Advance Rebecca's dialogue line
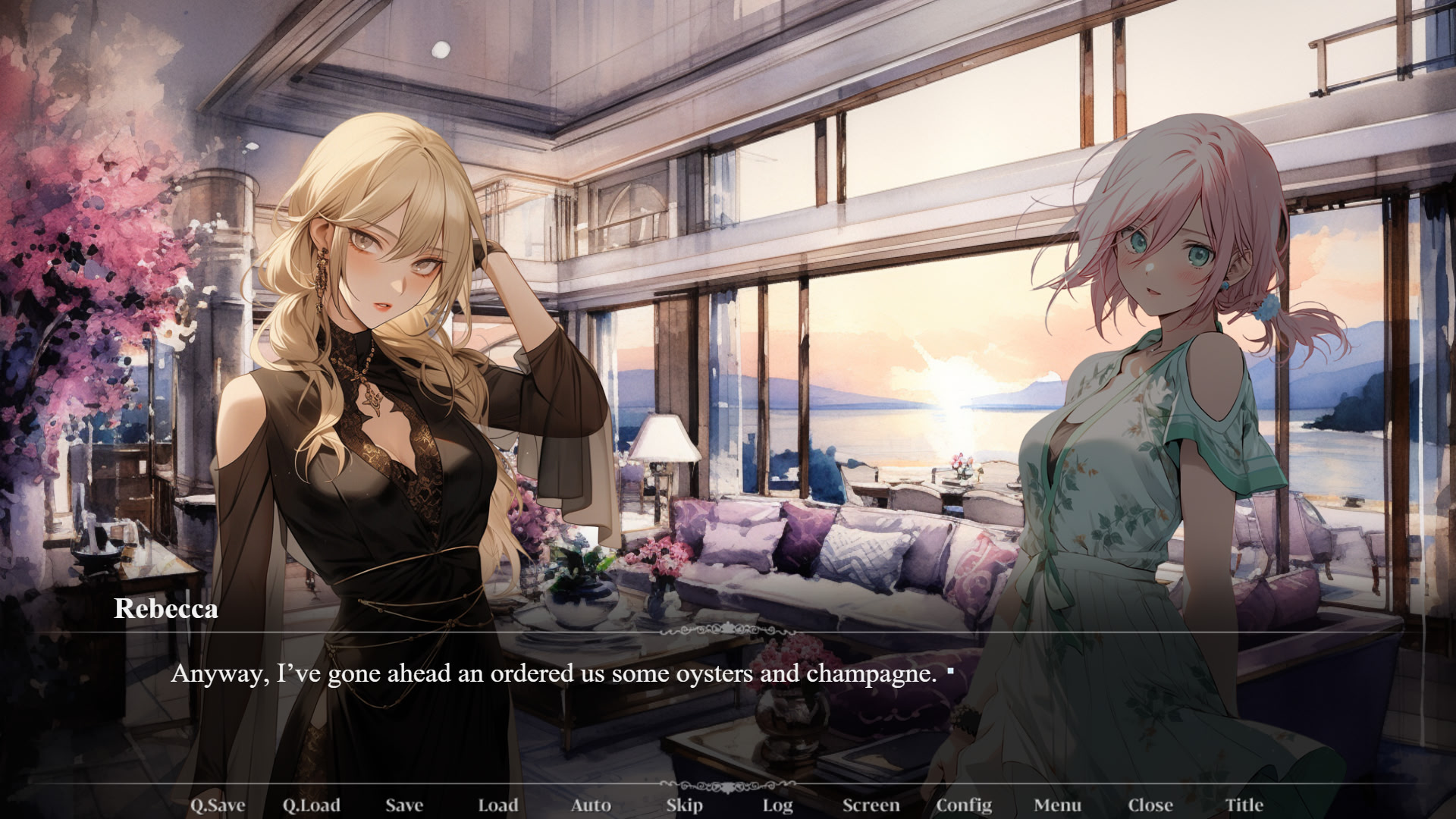This screenshot has width=1456, height=819. click(554, 673)
